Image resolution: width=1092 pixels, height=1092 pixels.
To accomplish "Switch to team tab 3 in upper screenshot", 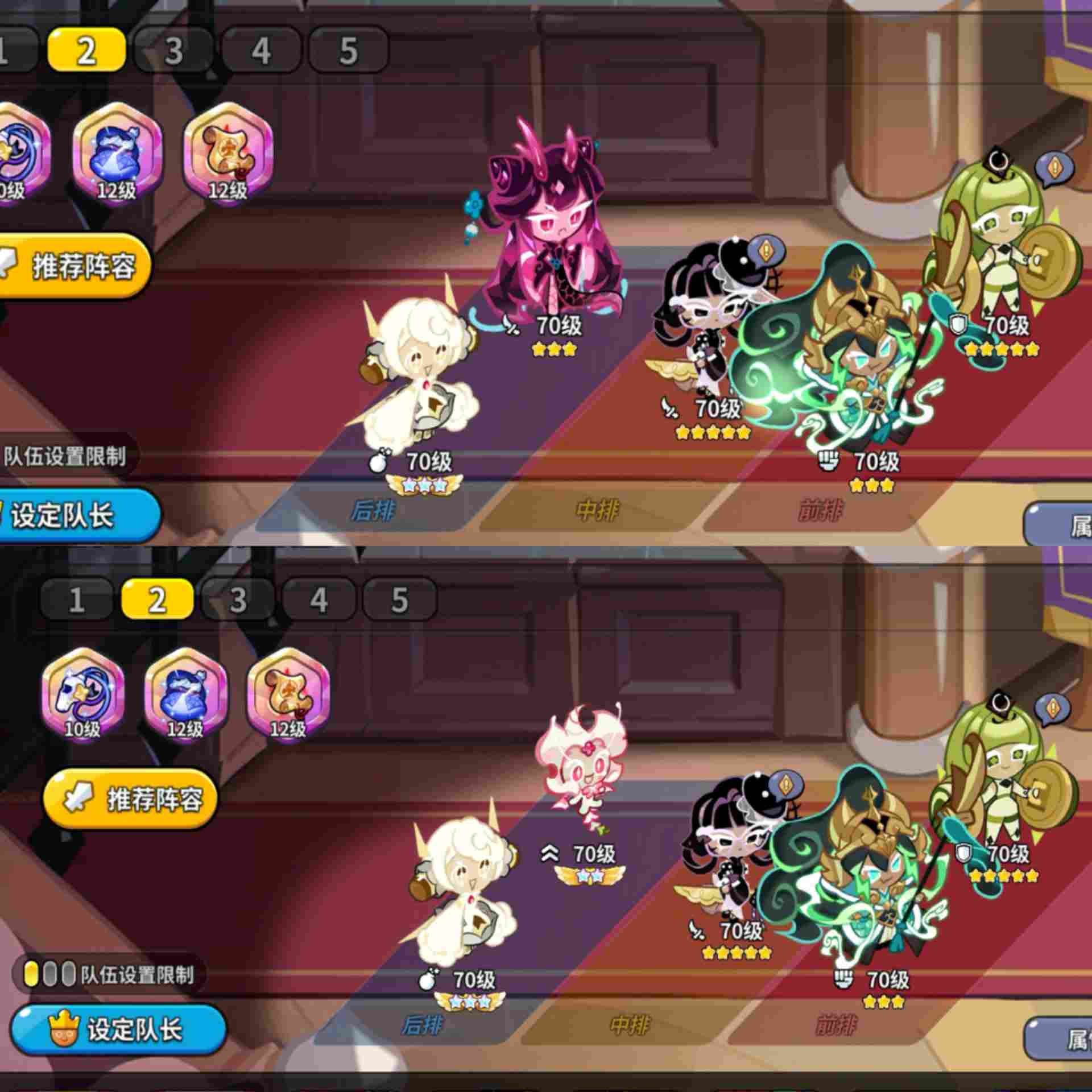I will pyautogui.click(x=173, y=51).
